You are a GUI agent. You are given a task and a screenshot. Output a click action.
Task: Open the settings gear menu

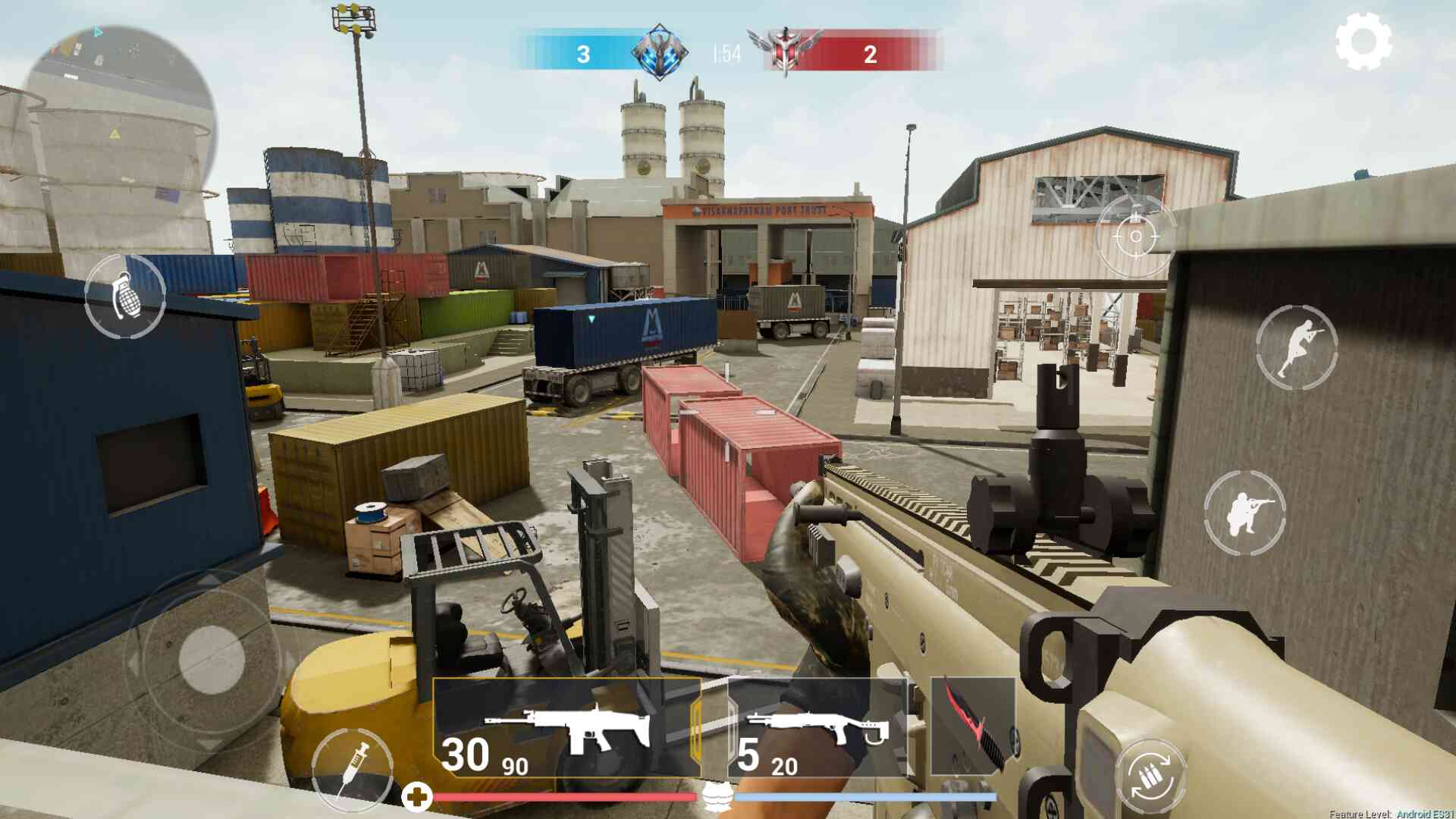tap(1363, 42)
